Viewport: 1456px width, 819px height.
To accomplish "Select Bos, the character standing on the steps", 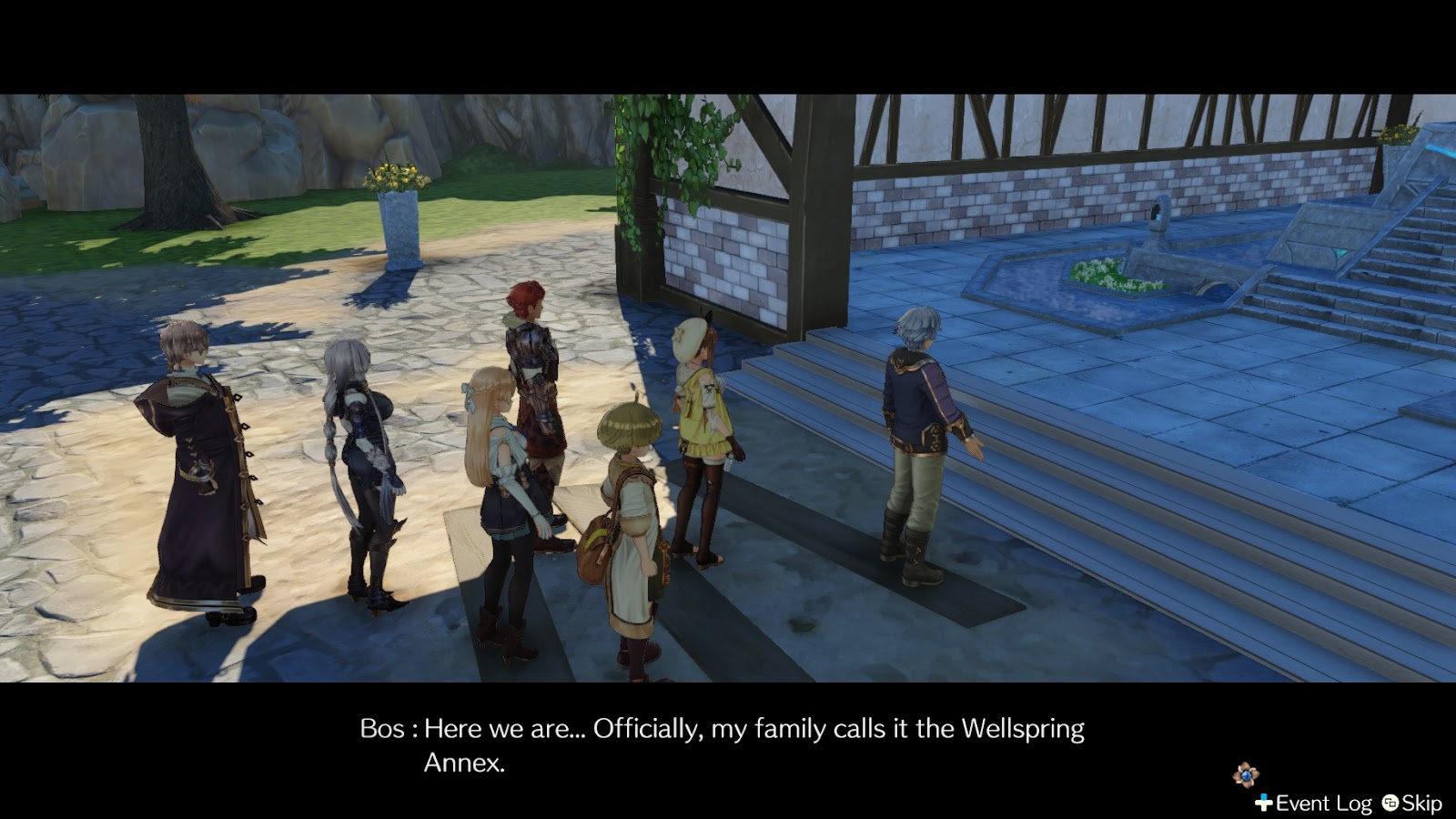I will coord(919,437).
